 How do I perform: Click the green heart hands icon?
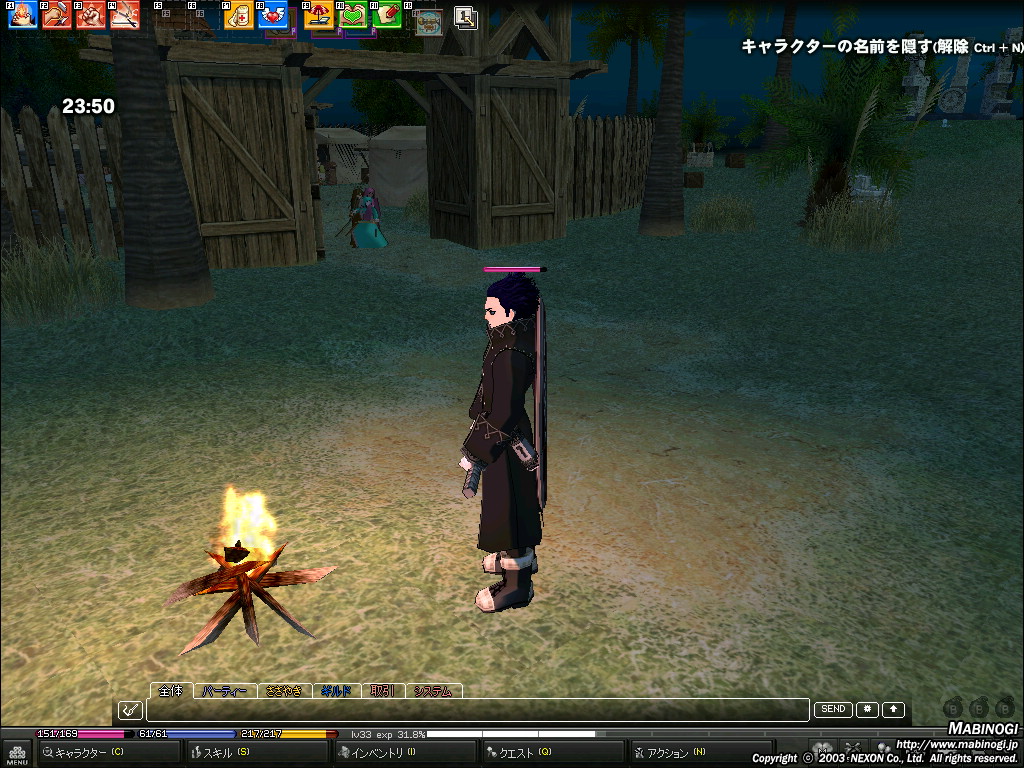click(x=353, y=15)
